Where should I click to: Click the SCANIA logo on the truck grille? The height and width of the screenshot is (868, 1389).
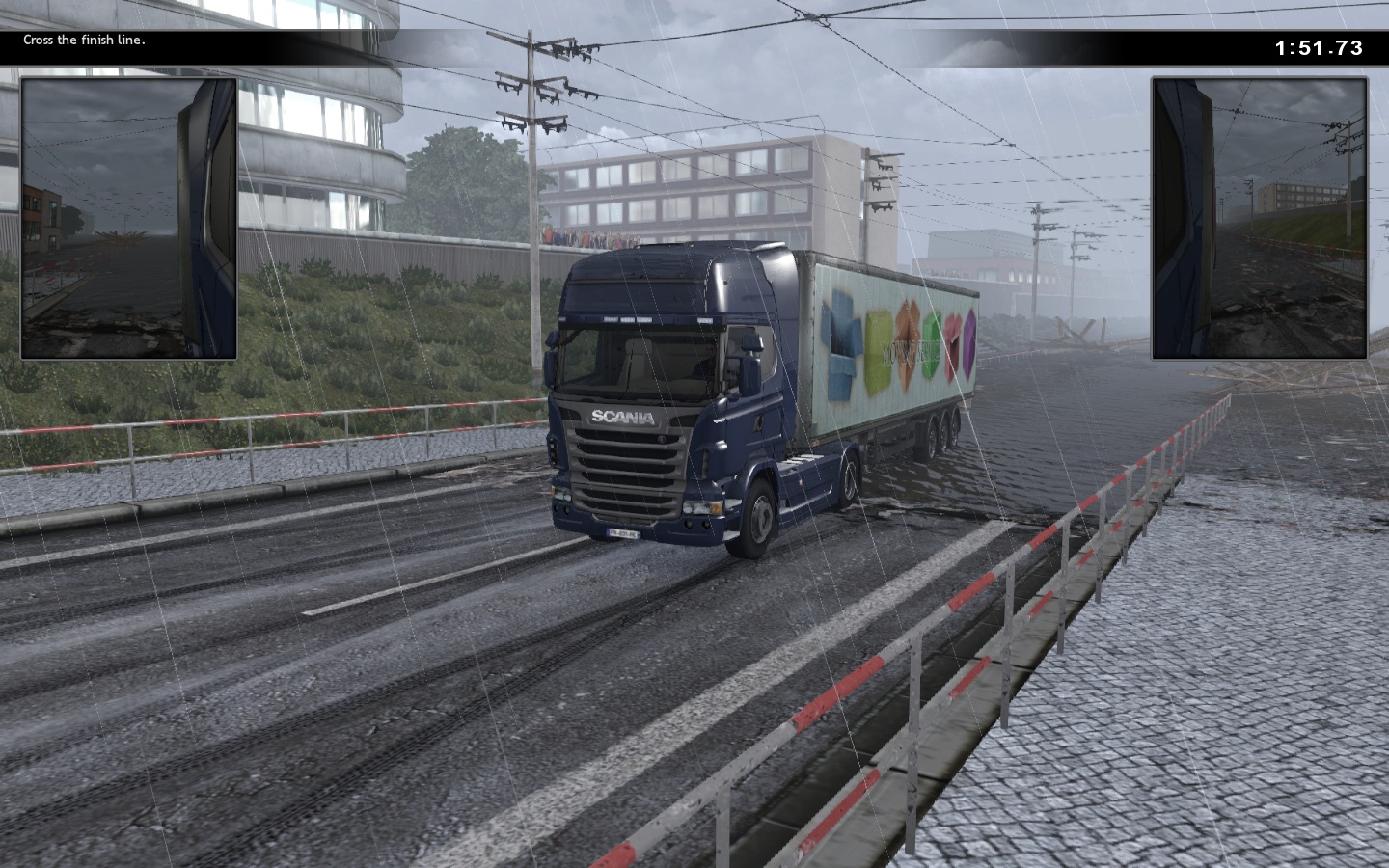621,418
